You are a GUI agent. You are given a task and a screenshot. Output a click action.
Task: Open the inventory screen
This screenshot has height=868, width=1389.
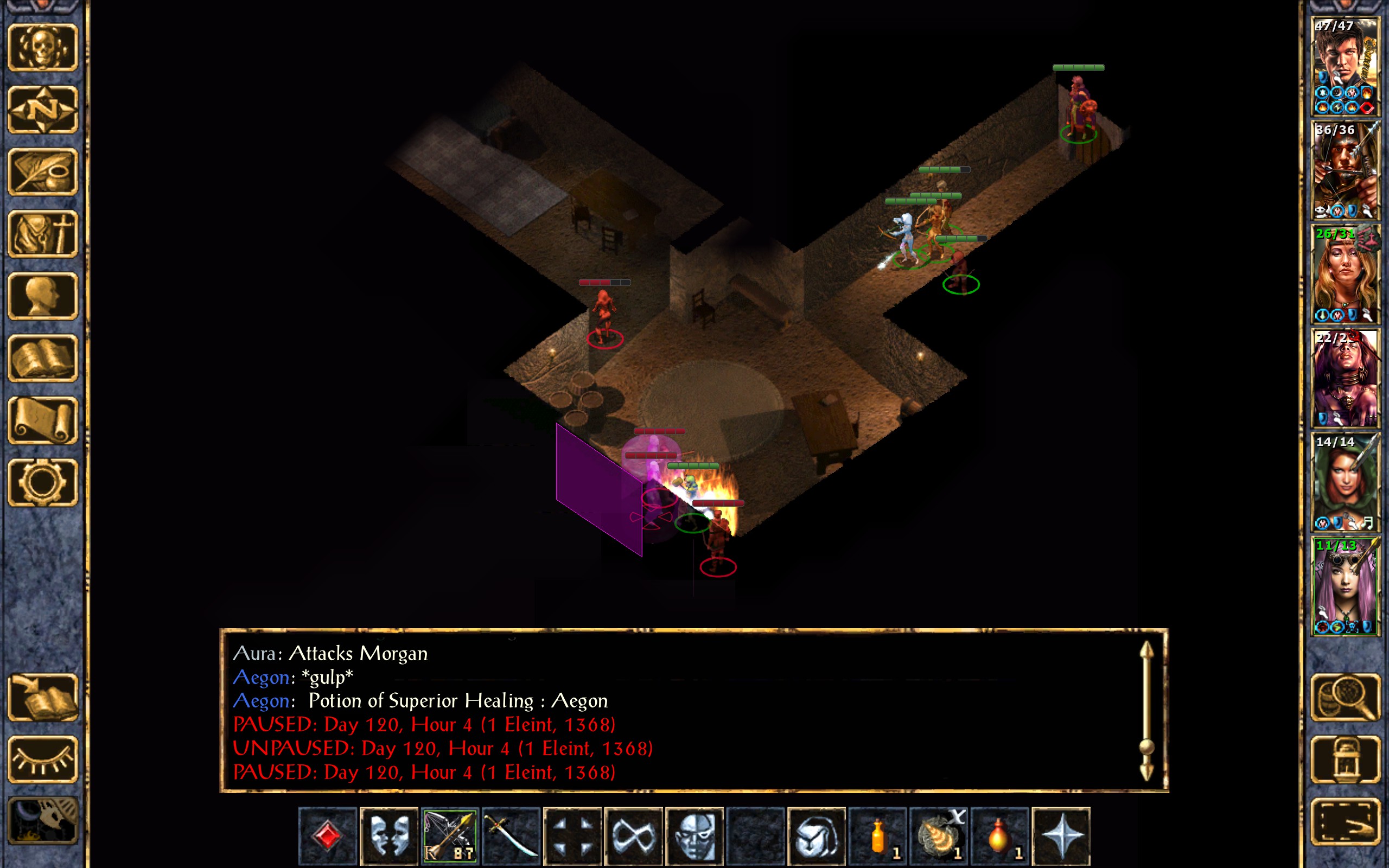pos(42,234)
